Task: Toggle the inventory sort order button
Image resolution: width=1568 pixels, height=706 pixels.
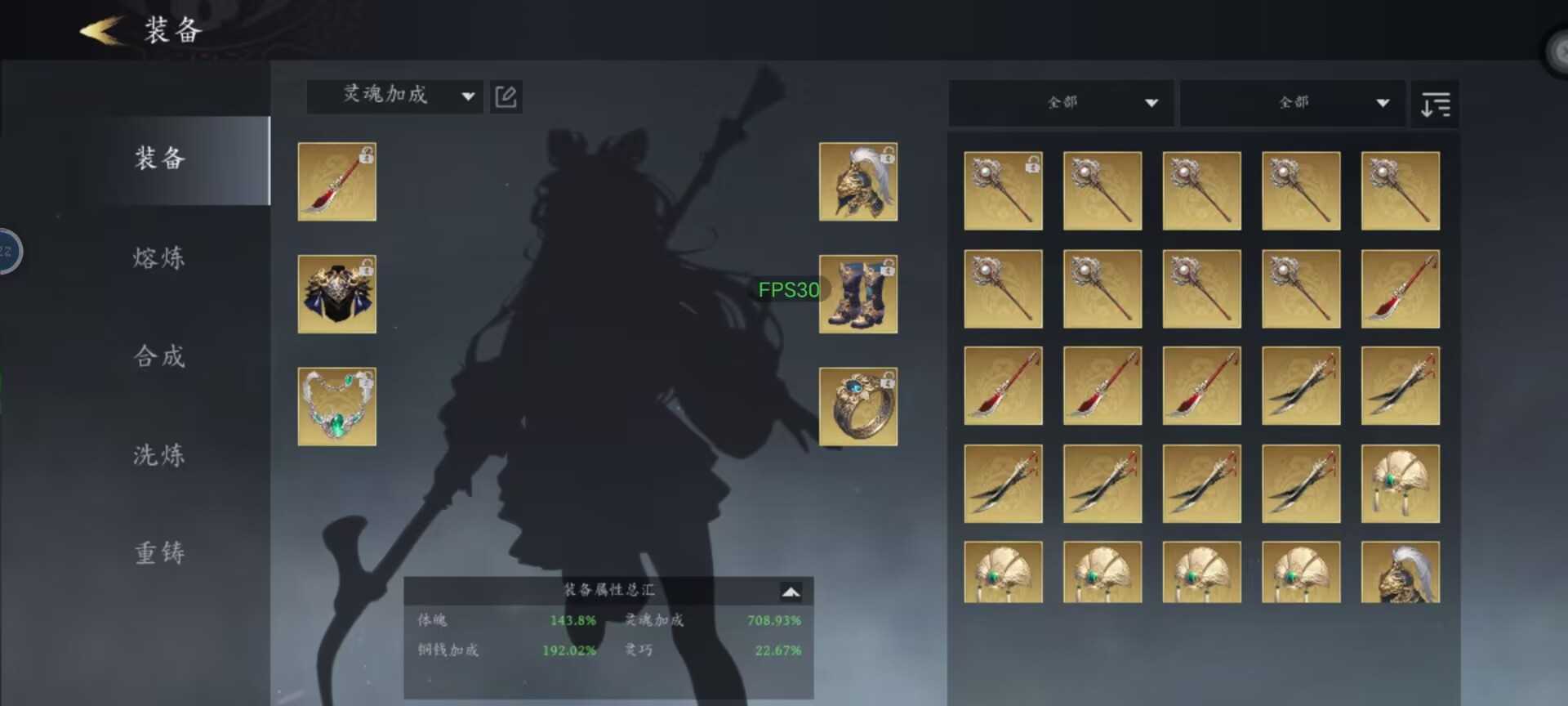Action: (1435, 104)
